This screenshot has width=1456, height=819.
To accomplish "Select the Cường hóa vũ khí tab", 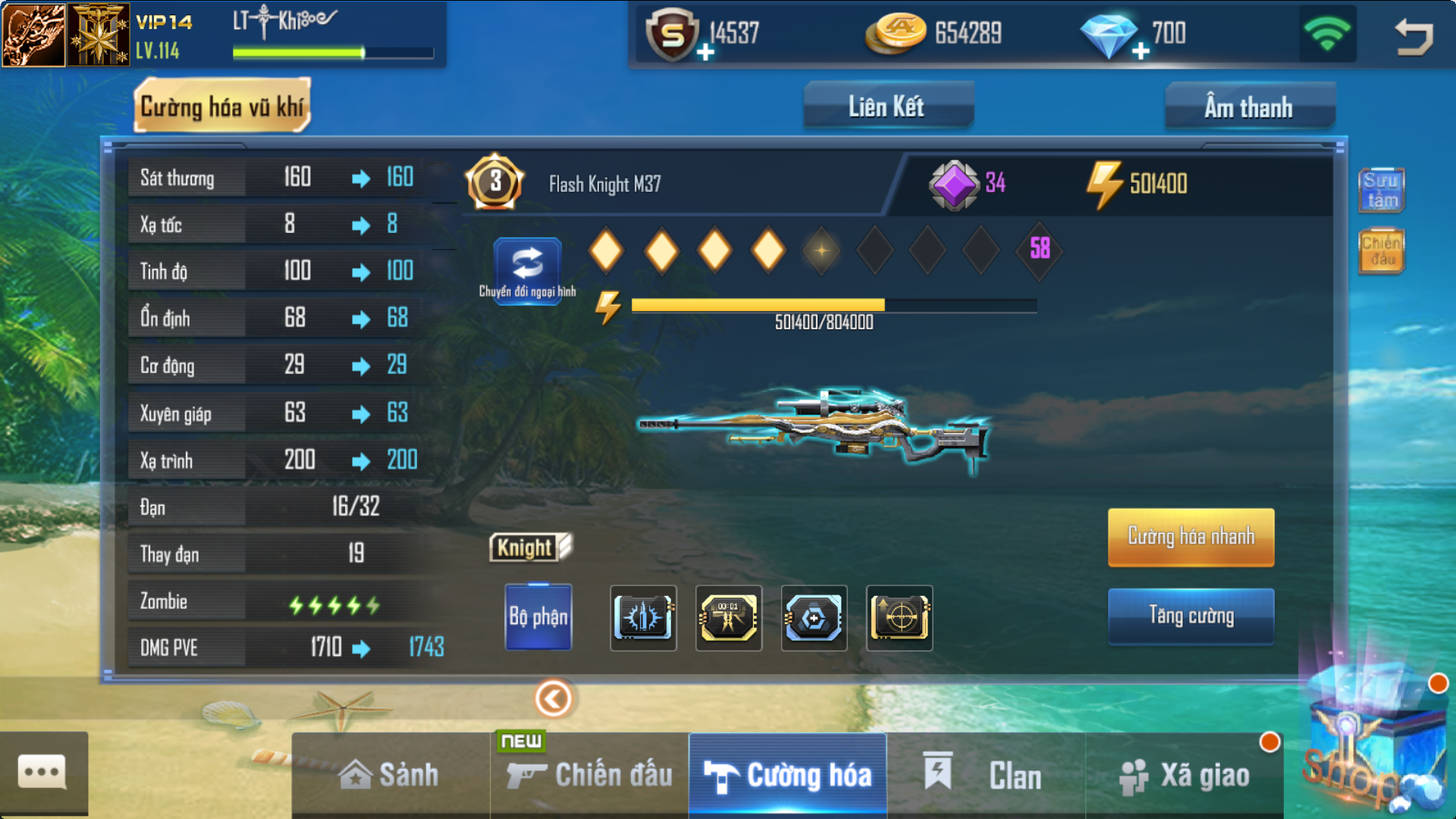I will (x=222, y=107).
